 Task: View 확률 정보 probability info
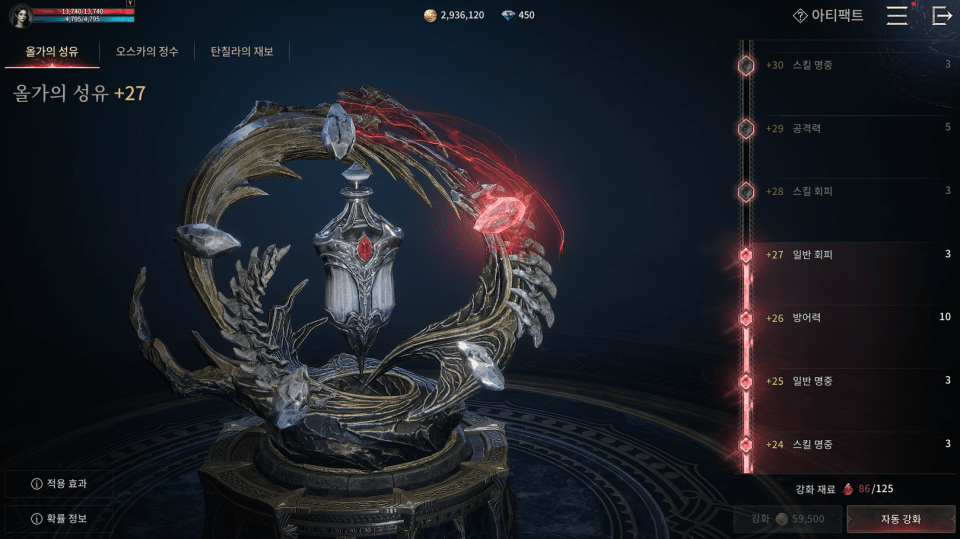pyautogui.click(x=59, y=519)
